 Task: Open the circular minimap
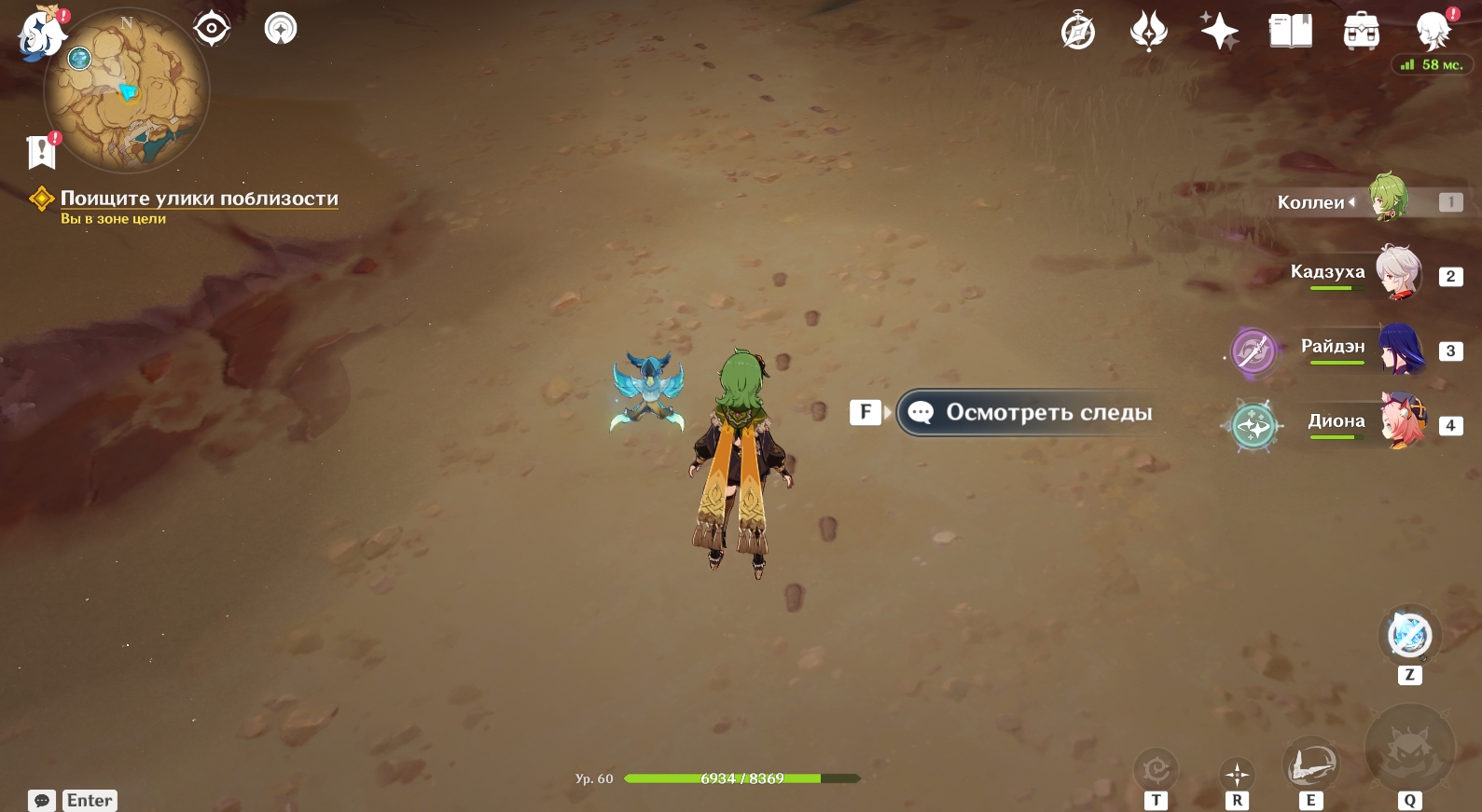pyautogui.click(x=127, y=91)
